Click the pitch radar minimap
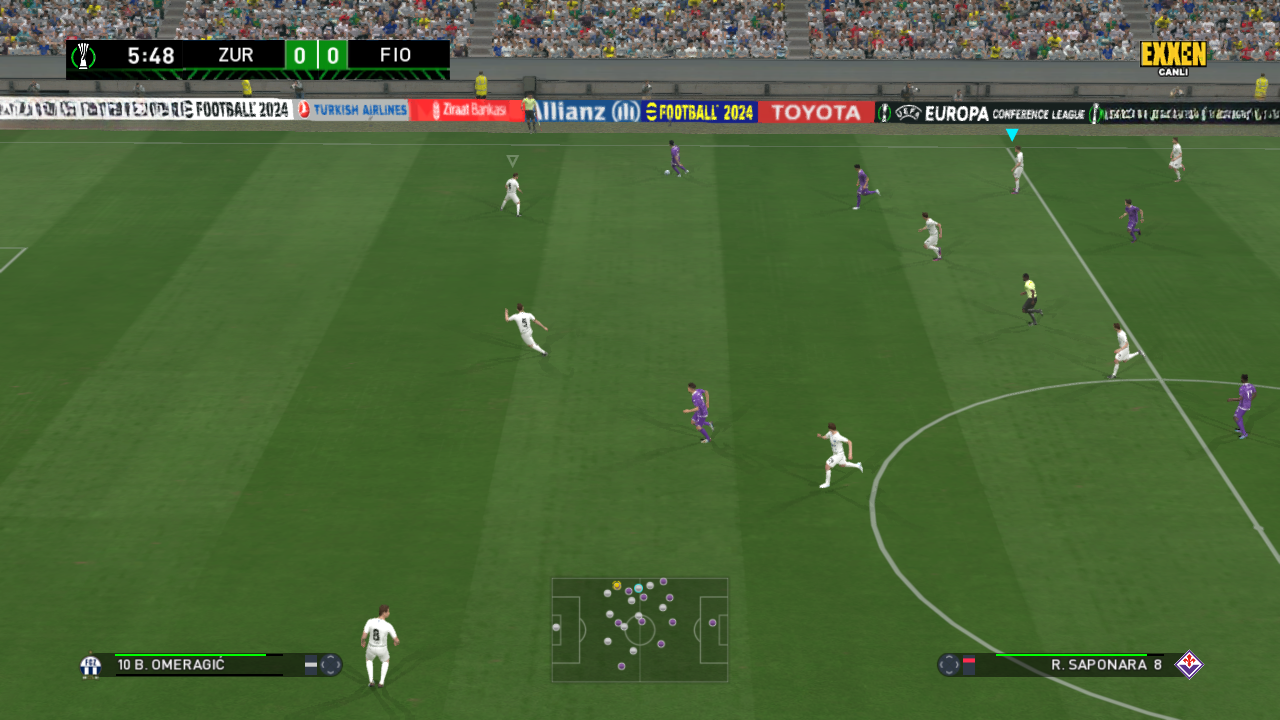 point(640,630)
